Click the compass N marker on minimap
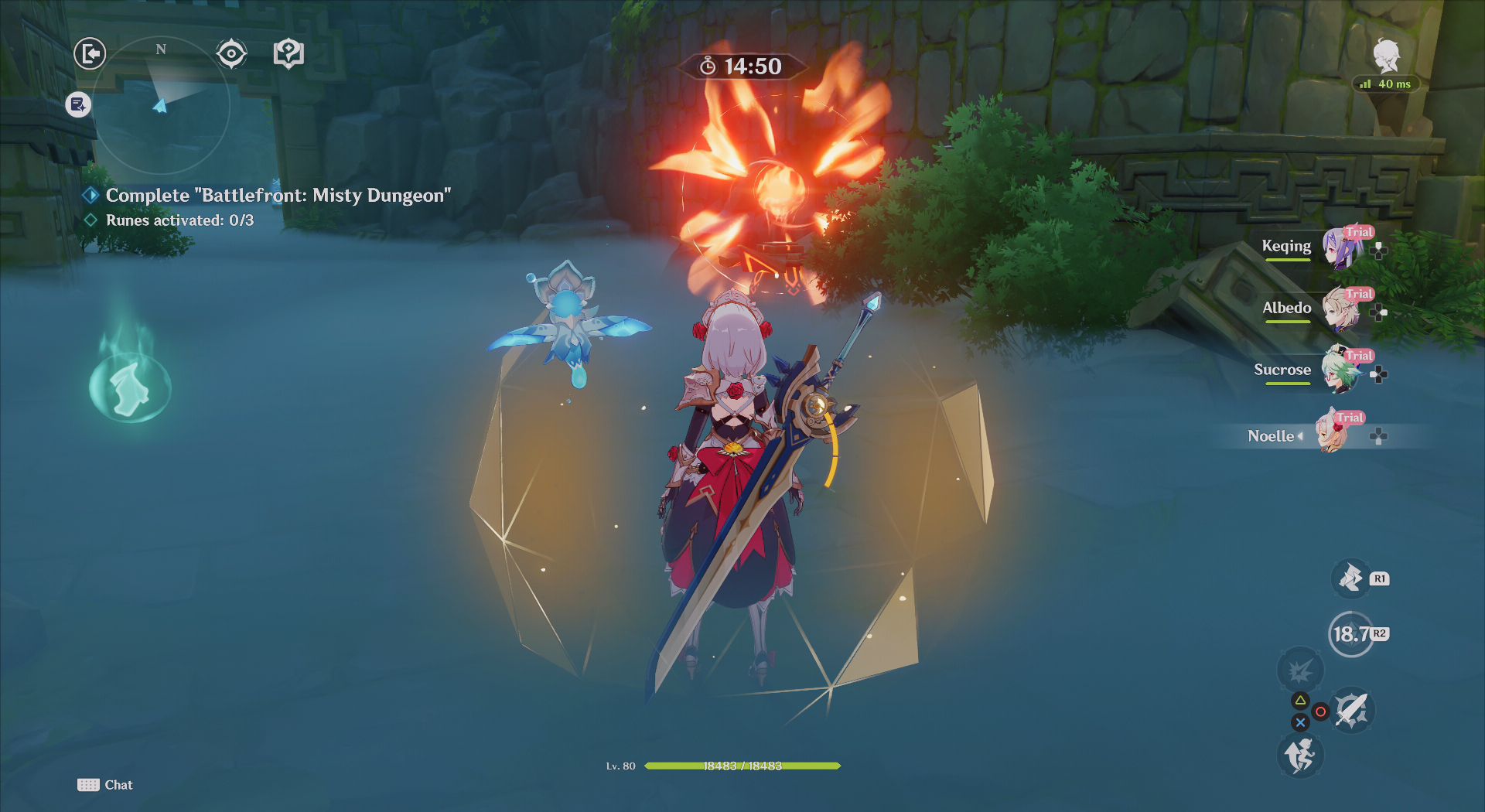The image size is (1485, 812). click(160, 49)
